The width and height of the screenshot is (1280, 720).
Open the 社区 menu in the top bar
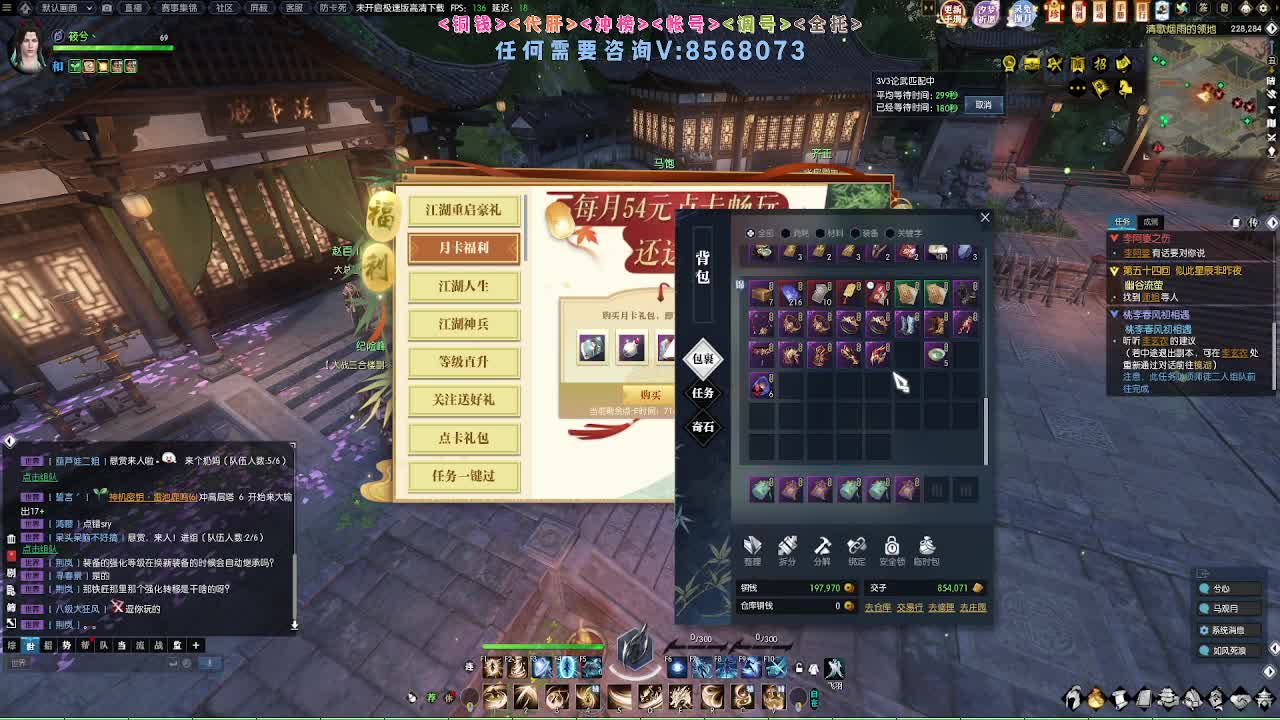tap(226, 7)
